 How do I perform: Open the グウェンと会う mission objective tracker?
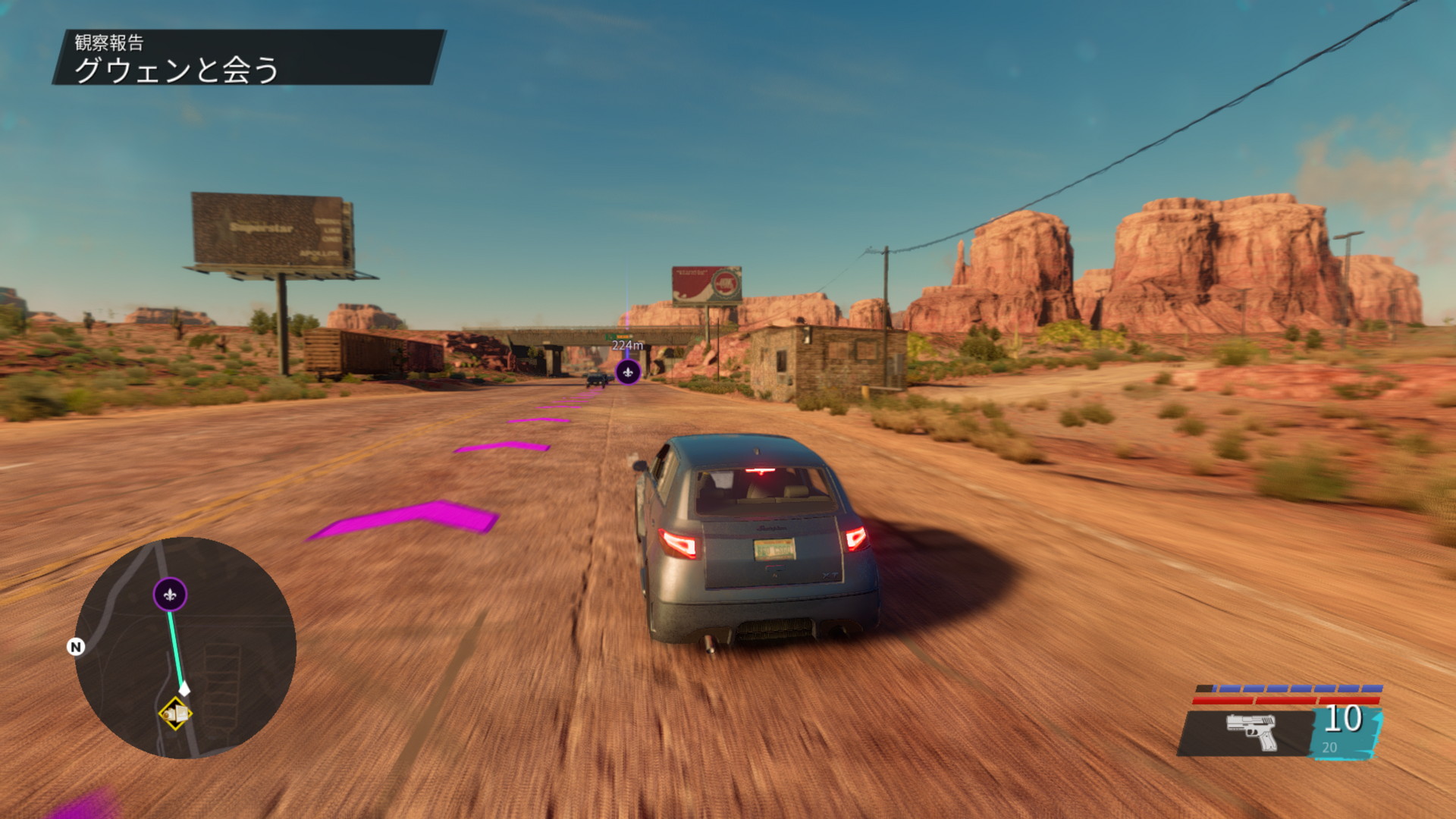(x=176, y=69)
